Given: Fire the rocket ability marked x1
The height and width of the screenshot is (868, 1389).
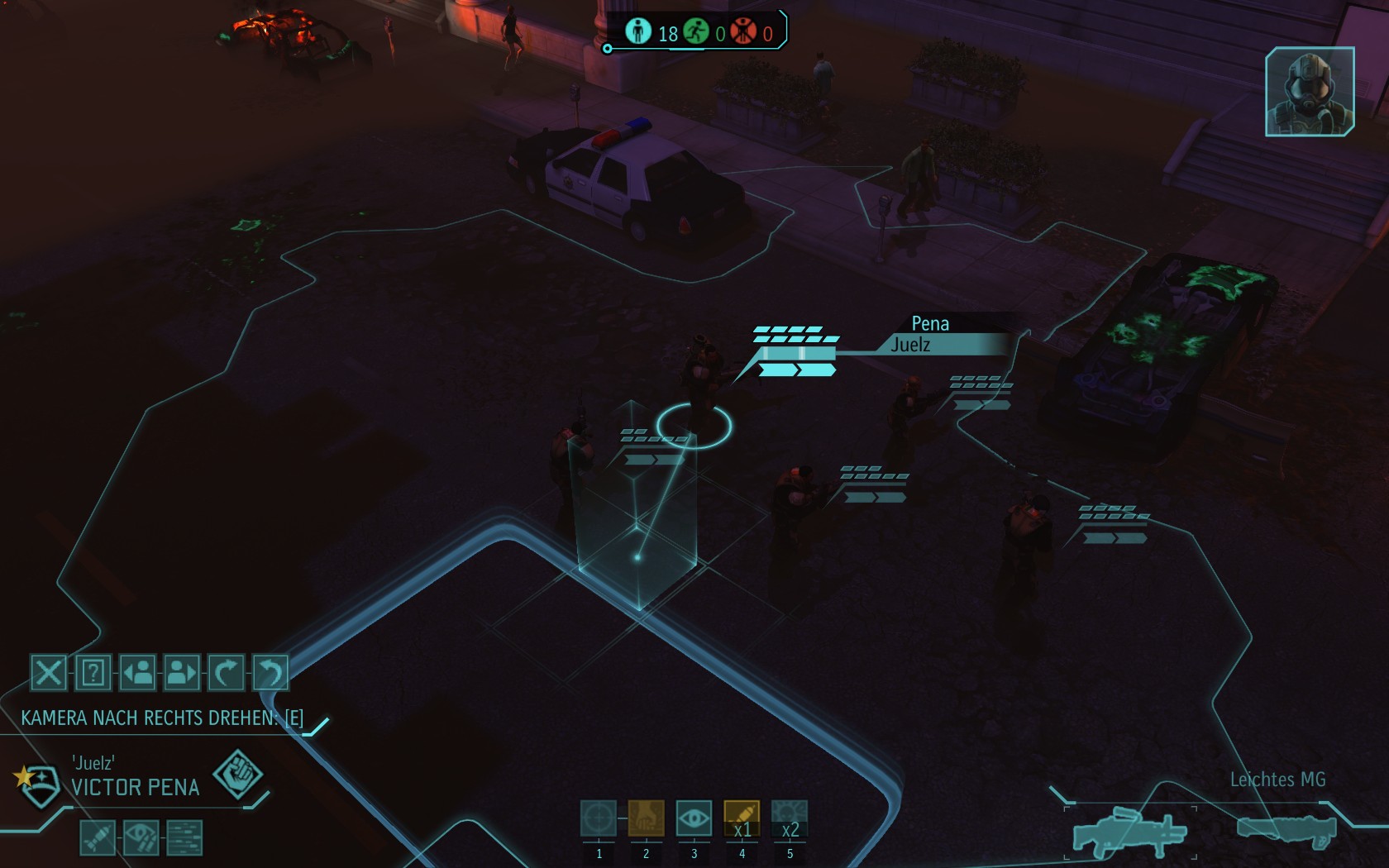Looking at the screenshot, I should pos(742,818).
